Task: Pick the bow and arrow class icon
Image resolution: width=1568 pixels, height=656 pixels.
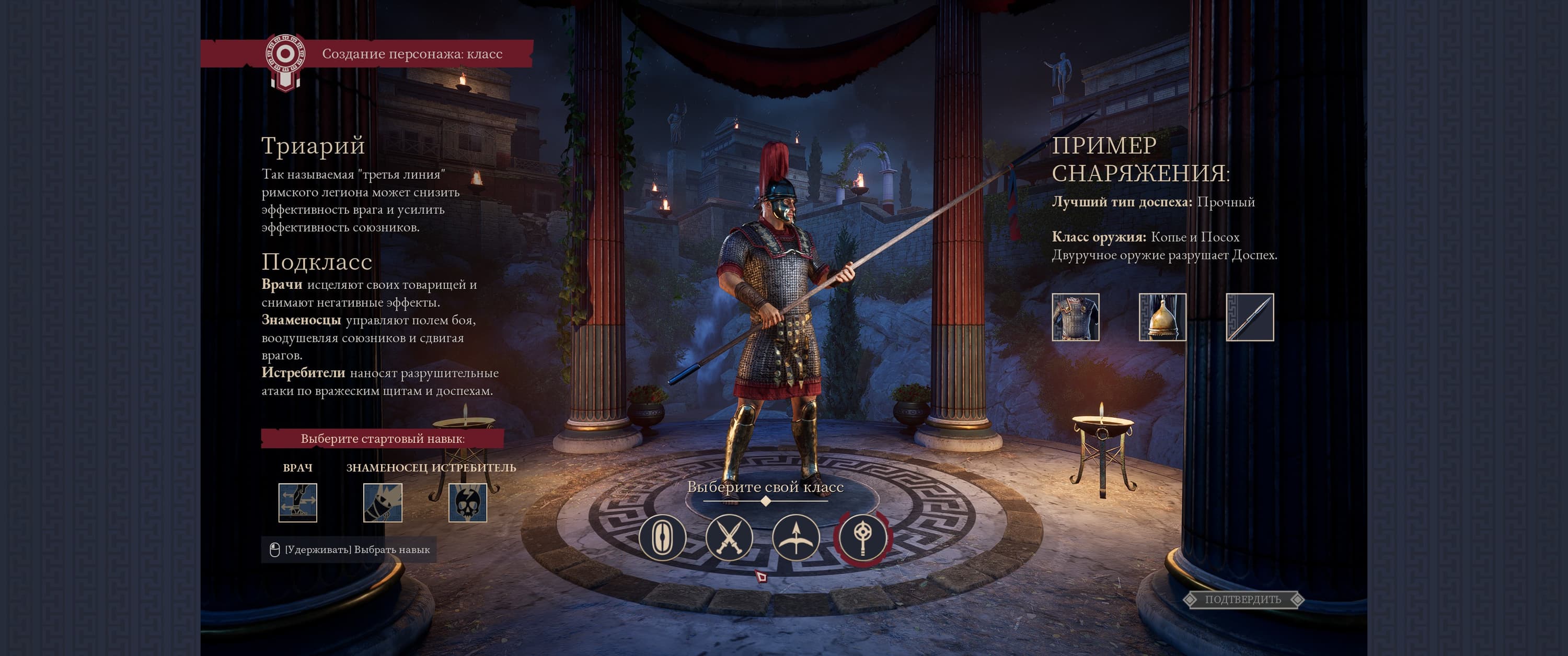Action: pos(795,537)
